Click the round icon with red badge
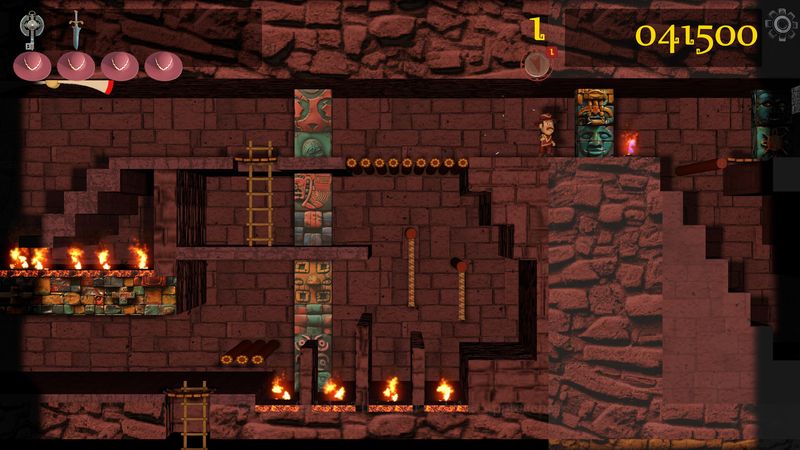Screen dimensions: 800x450 click(537, 64)
